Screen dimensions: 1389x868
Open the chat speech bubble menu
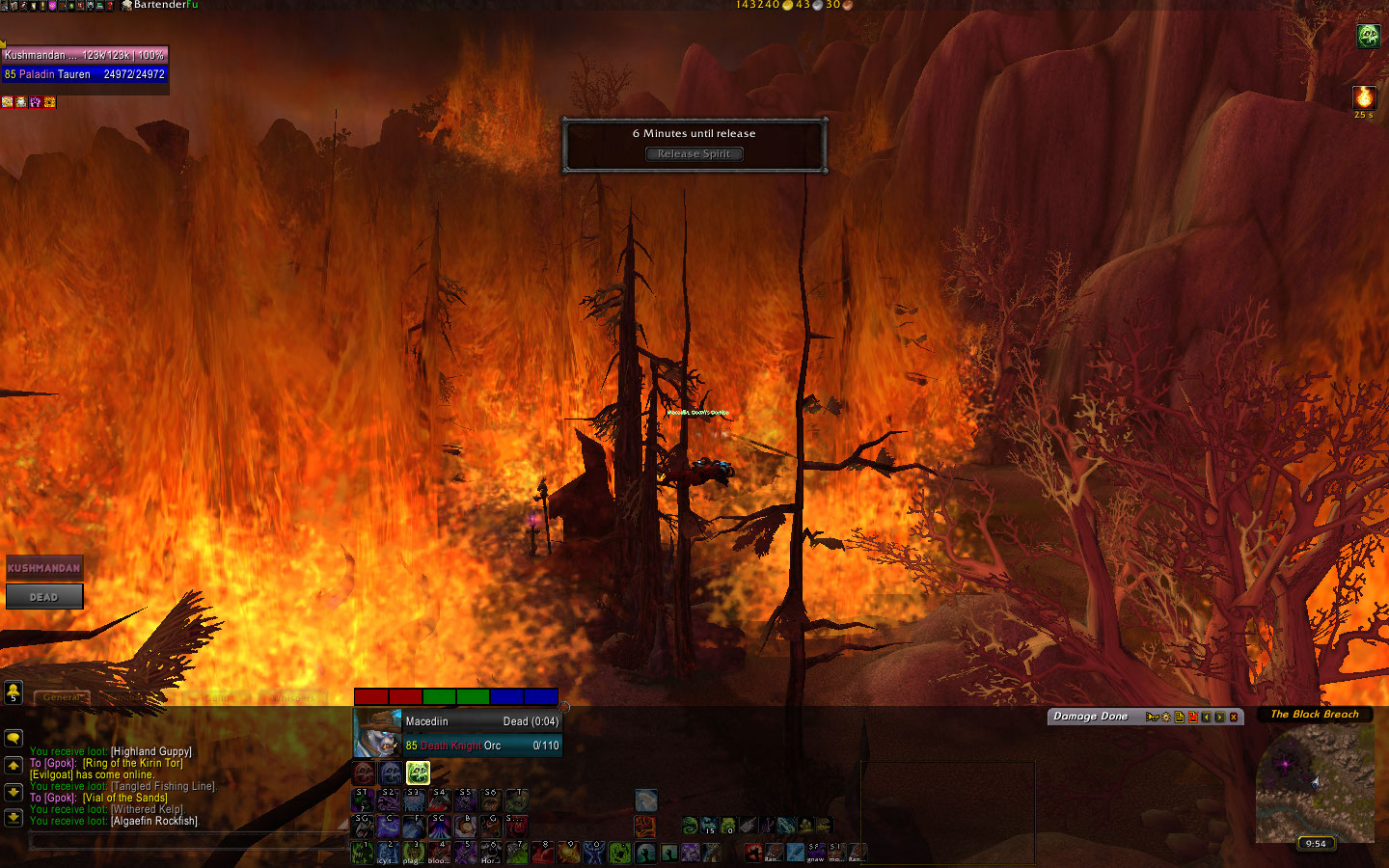(x=14, y=738)
